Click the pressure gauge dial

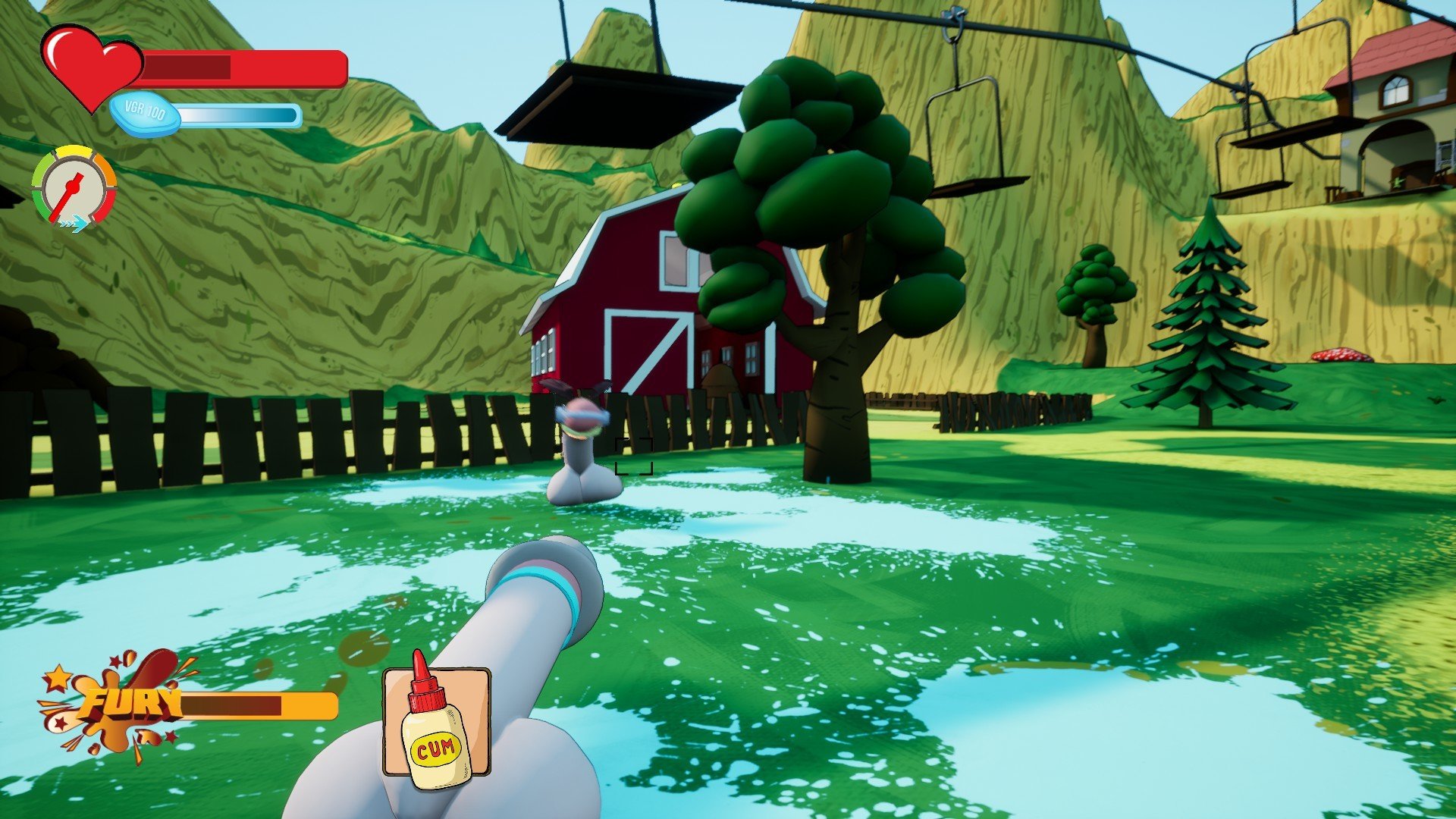click(x=74, y=187)
